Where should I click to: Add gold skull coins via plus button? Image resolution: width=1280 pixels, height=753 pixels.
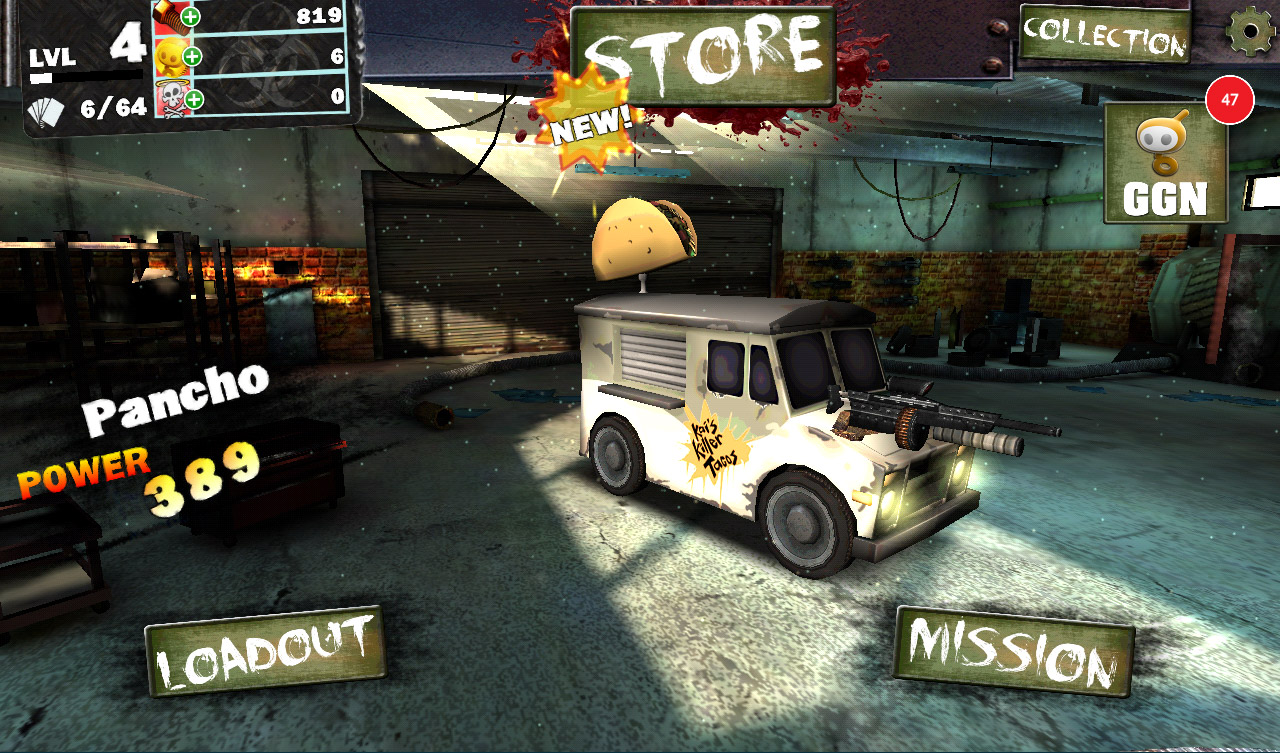[192, 57]
